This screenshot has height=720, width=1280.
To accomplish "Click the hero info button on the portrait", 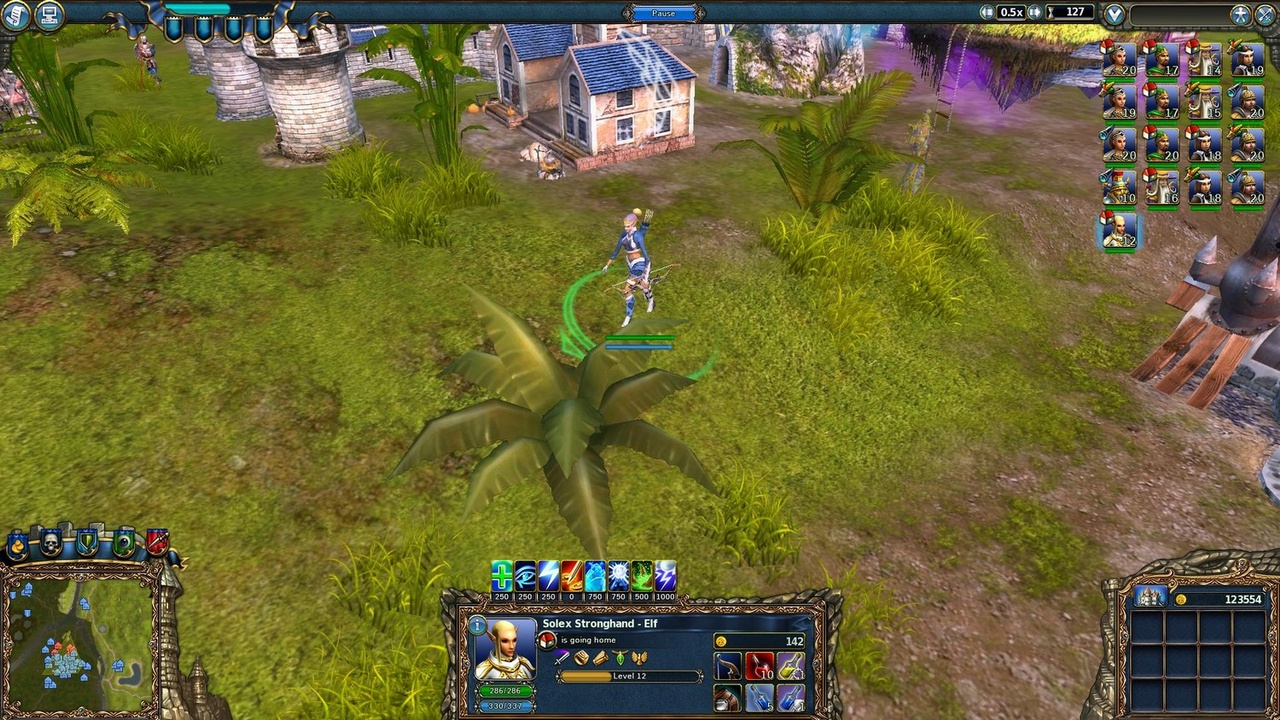I will [477, 625].
